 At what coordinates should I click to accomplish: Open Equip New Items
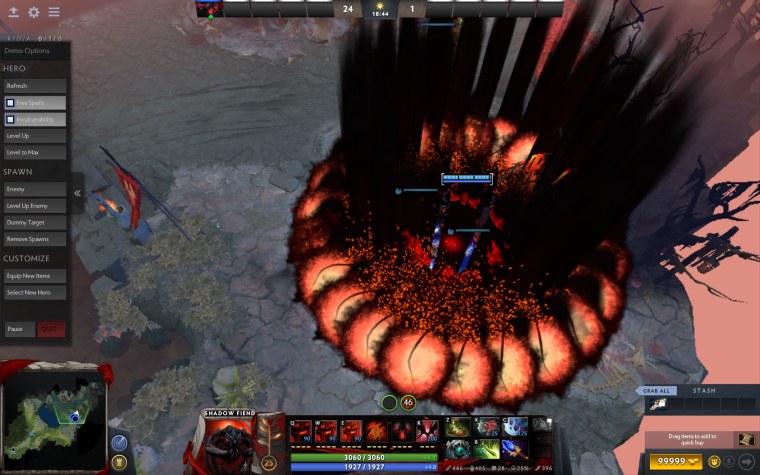click(35, 276)
